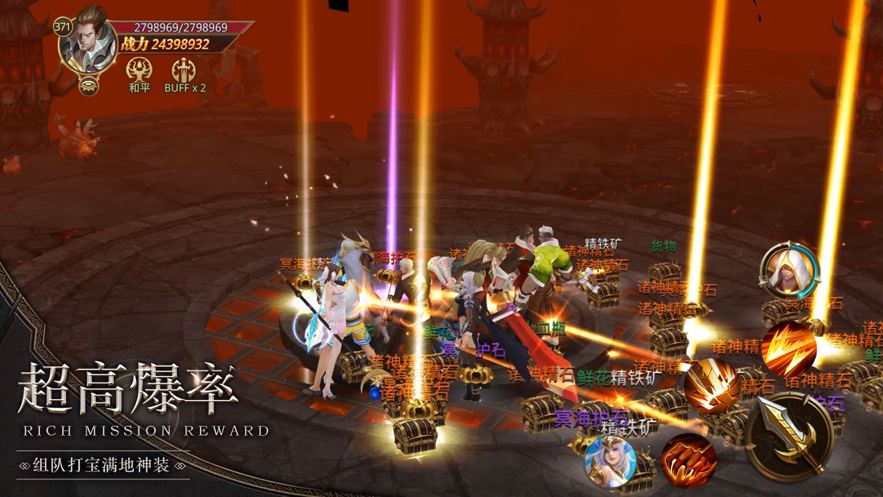
Task: Tap the gold ring icon below the portrait
Action: click(x=89, y=86)
